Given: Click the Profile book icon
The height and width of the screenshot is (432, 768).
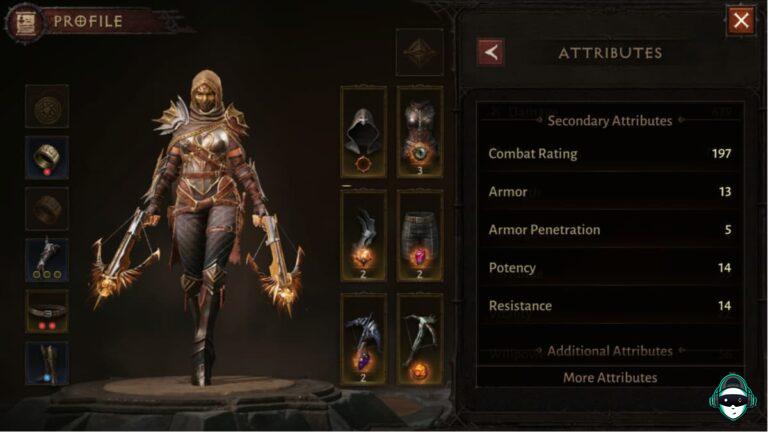Looking at the screenshot, I should (25, 21).
